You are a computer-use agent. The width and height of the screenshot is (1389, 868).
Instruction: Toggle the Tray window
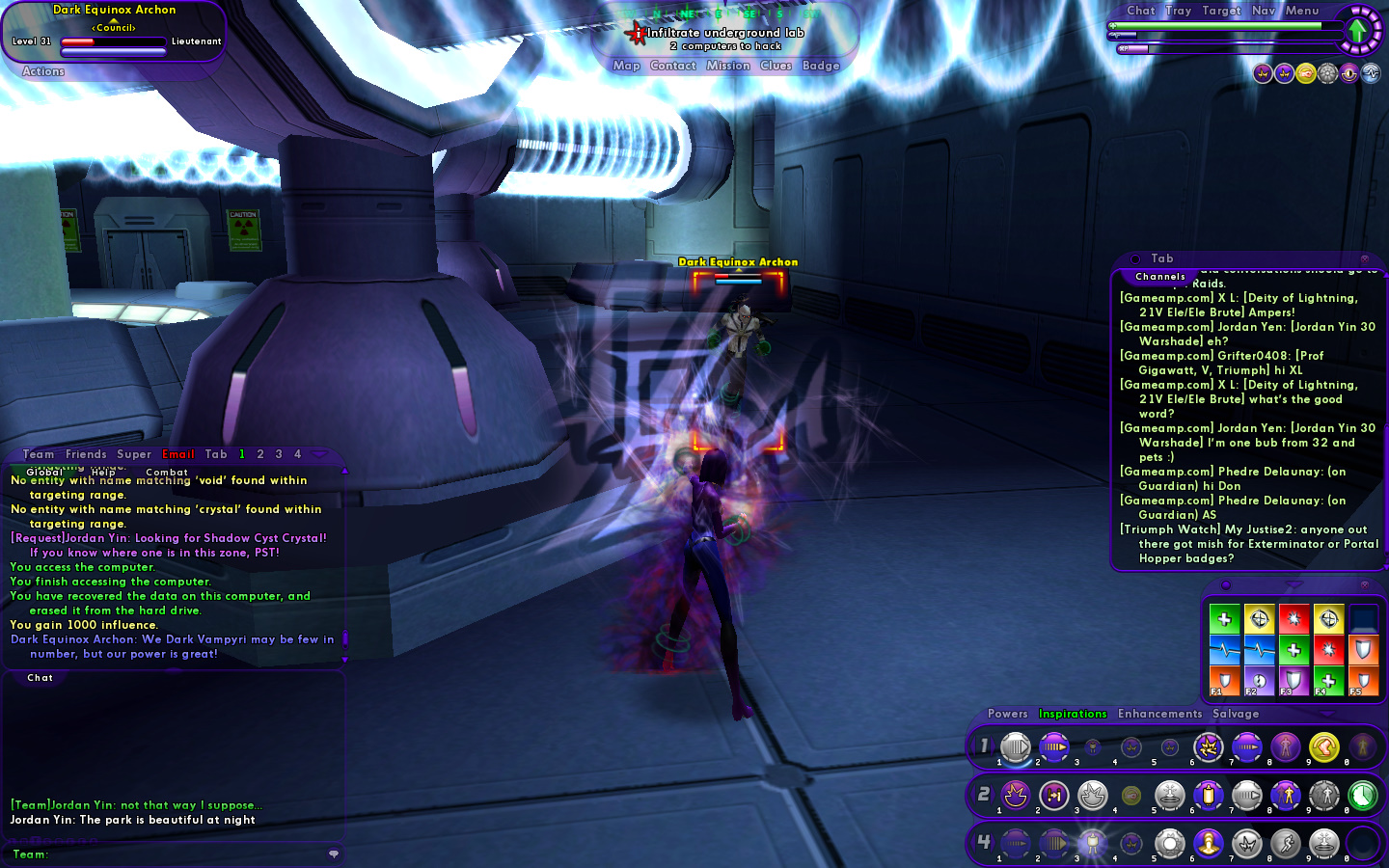tap(1178, 11)
